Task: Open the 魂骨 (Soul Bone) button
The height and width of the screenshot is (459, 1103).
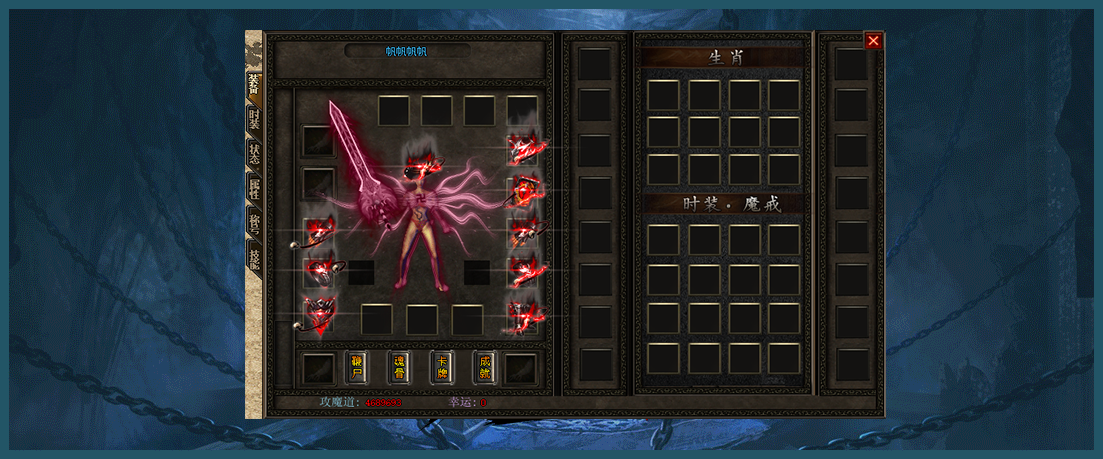Action: (399, 367)
